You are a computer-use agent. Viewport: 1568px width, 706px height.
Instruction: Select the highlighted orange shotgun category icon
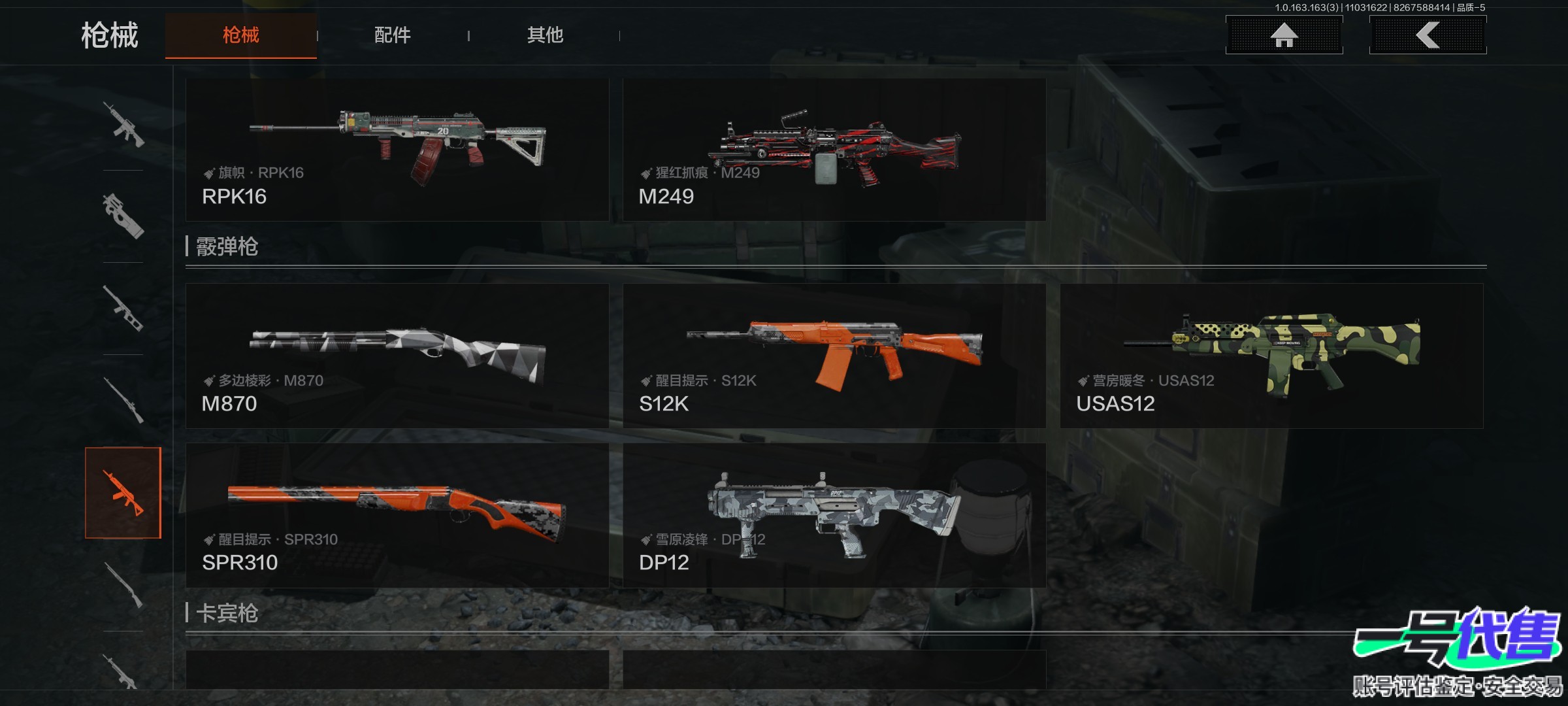tap(123, 493)
